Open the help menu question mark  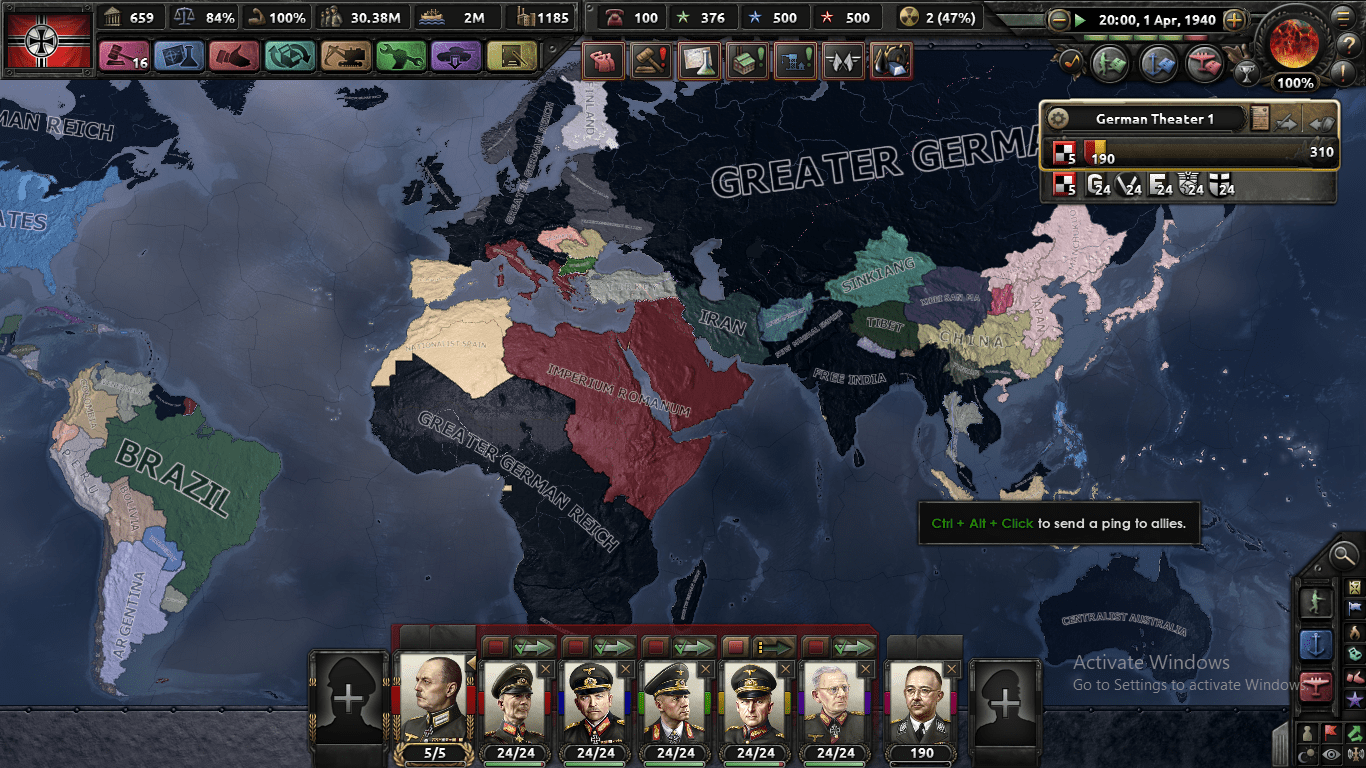1349,44
